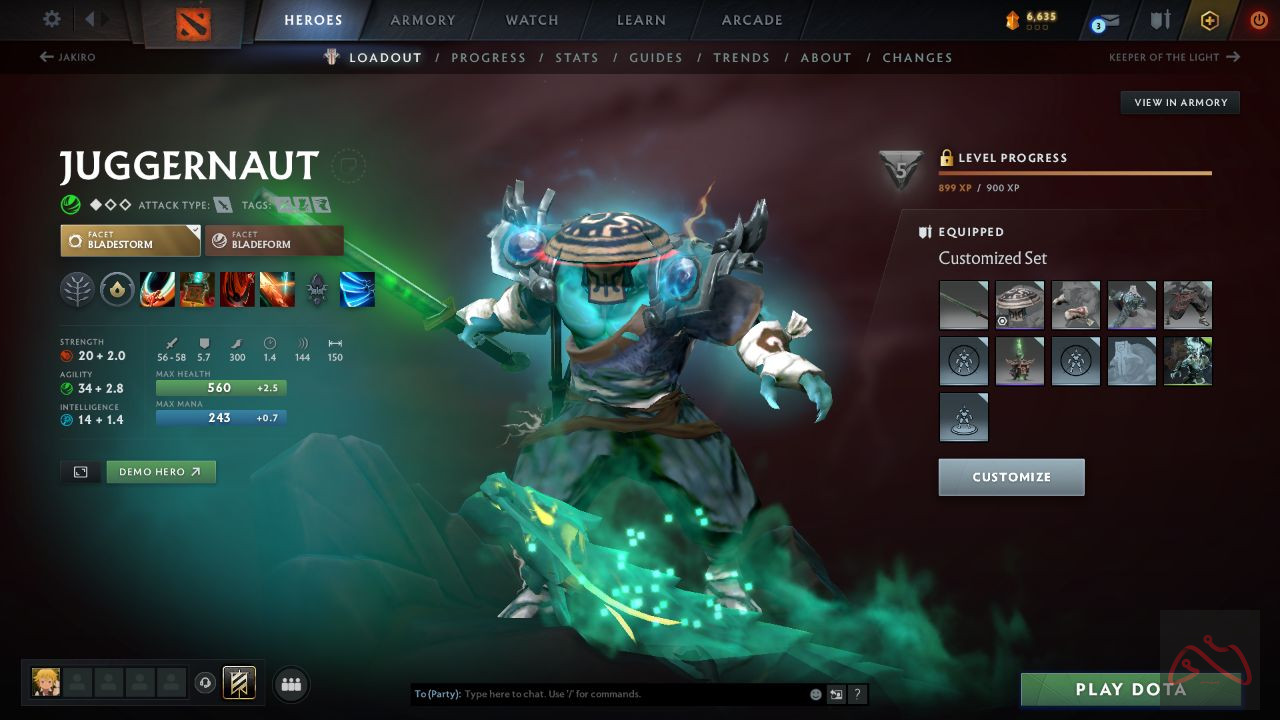This screenshot has width=1280, height=720.
Task: Select the green sword equipped item slot
Action: (964, 305)
